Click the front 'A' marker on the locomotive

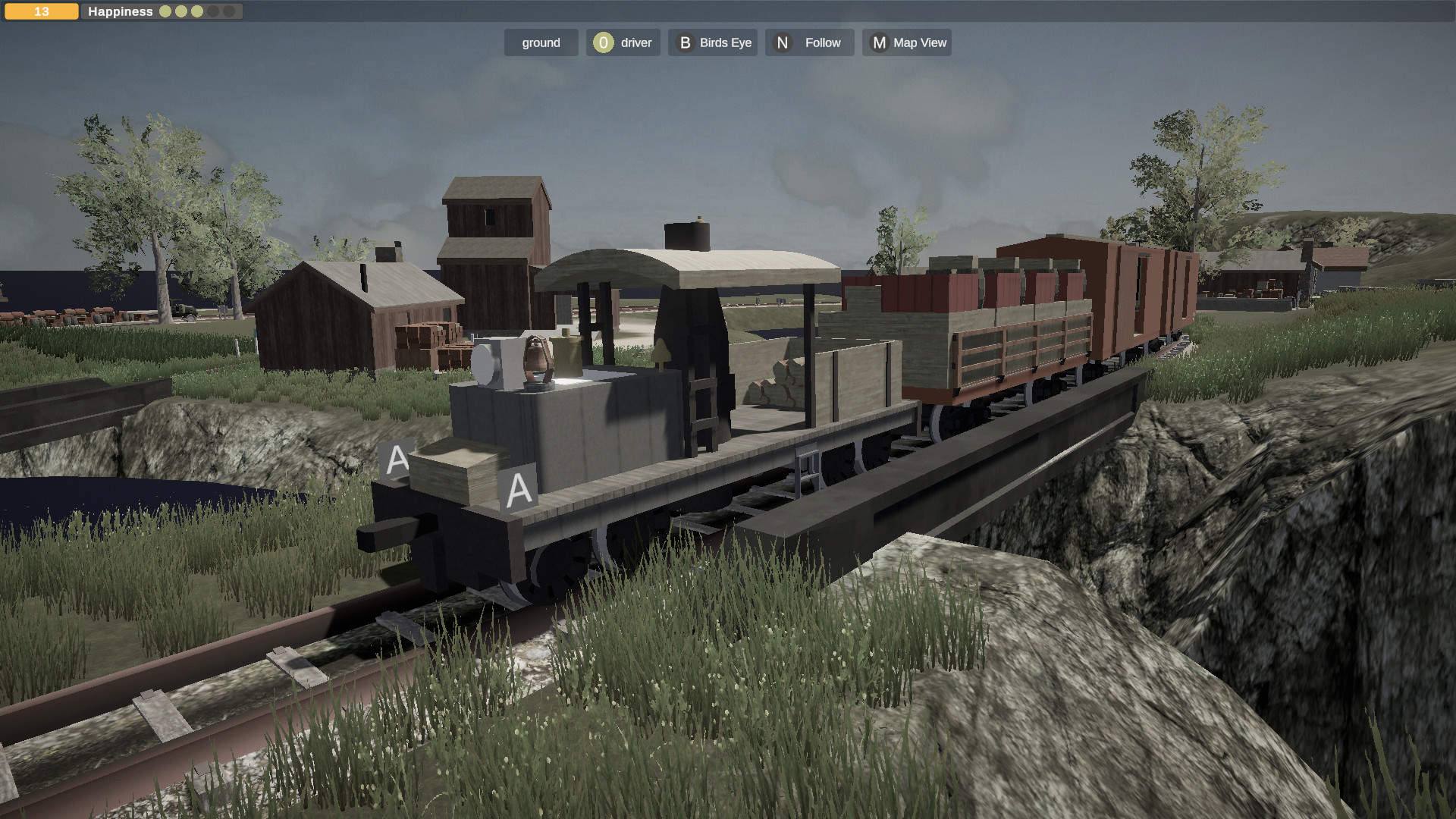pos(397,457)
